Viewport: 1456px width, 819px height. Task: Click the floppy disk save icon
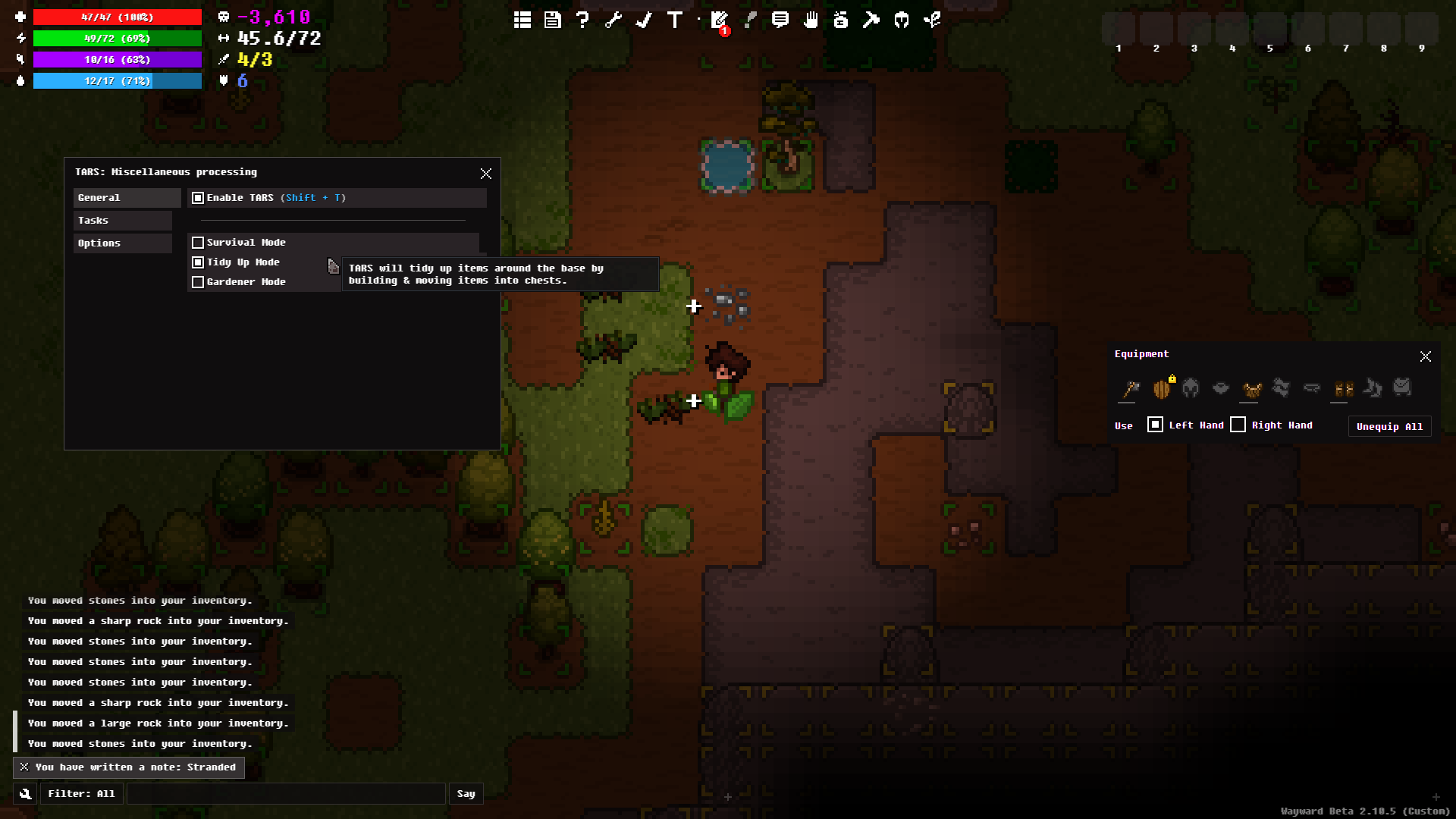coord(552,20)
